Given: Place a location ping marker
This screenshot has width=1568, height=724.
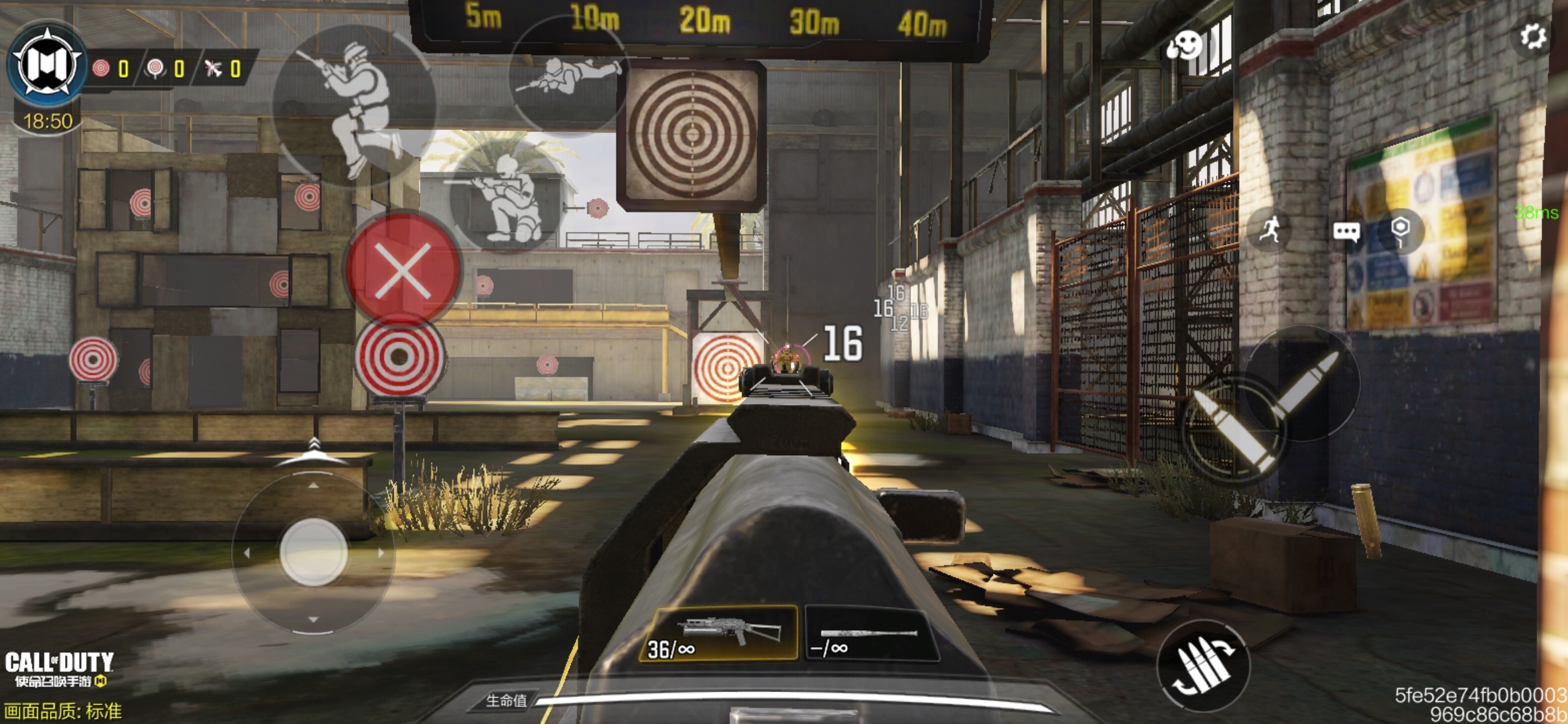Looking at the screenshot, I should pyautogui.click(x=1400, y=230).
